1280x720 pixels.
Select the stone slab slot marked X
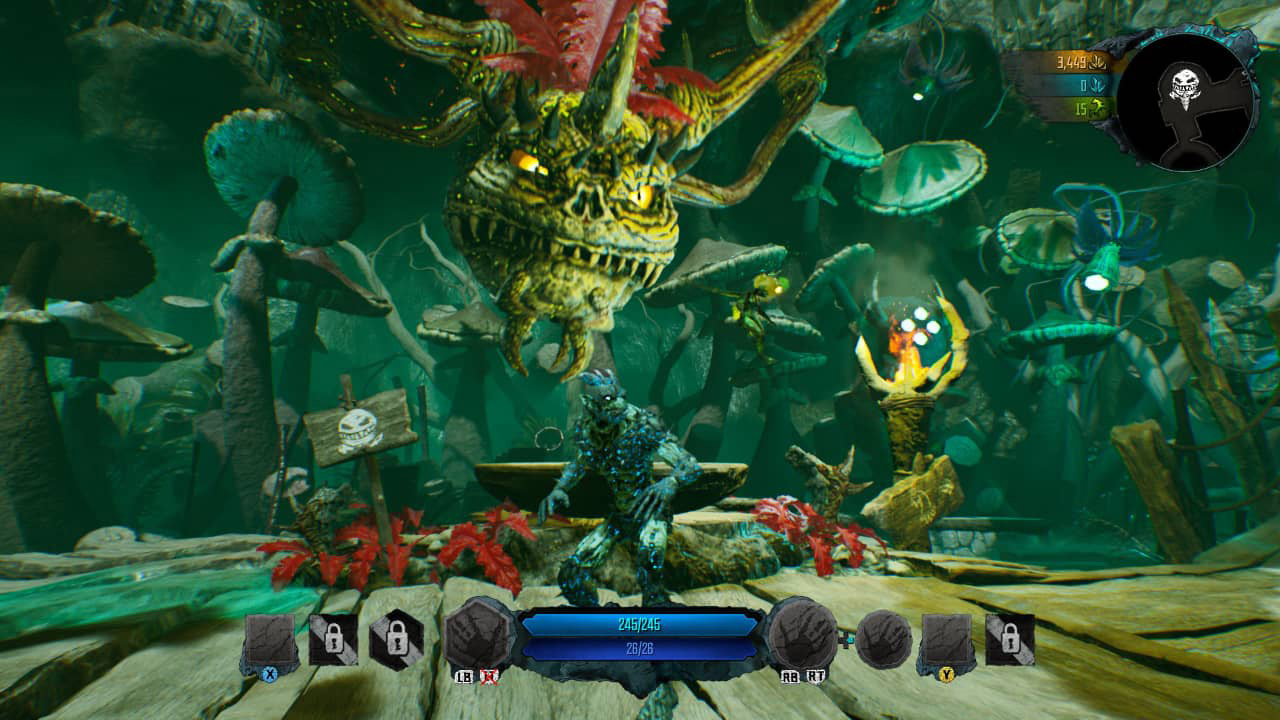(x=270, y=643)
